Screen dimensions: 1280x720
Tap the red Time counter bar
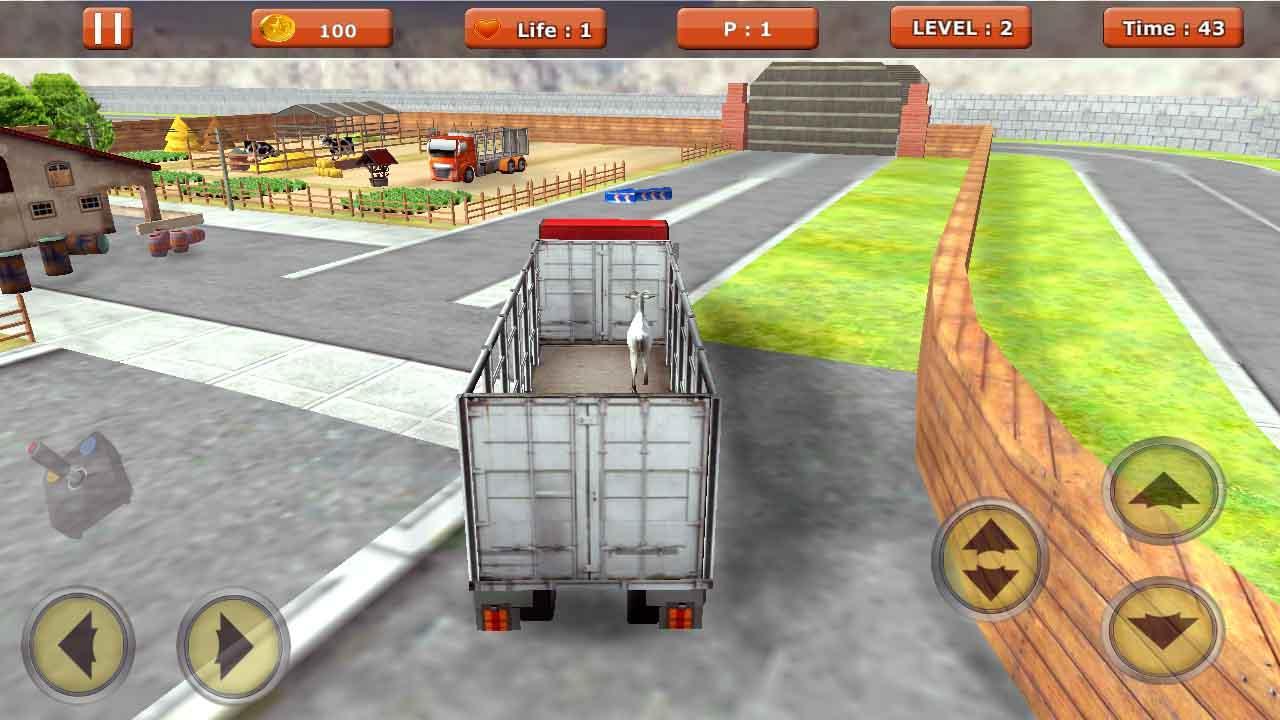1172,28
